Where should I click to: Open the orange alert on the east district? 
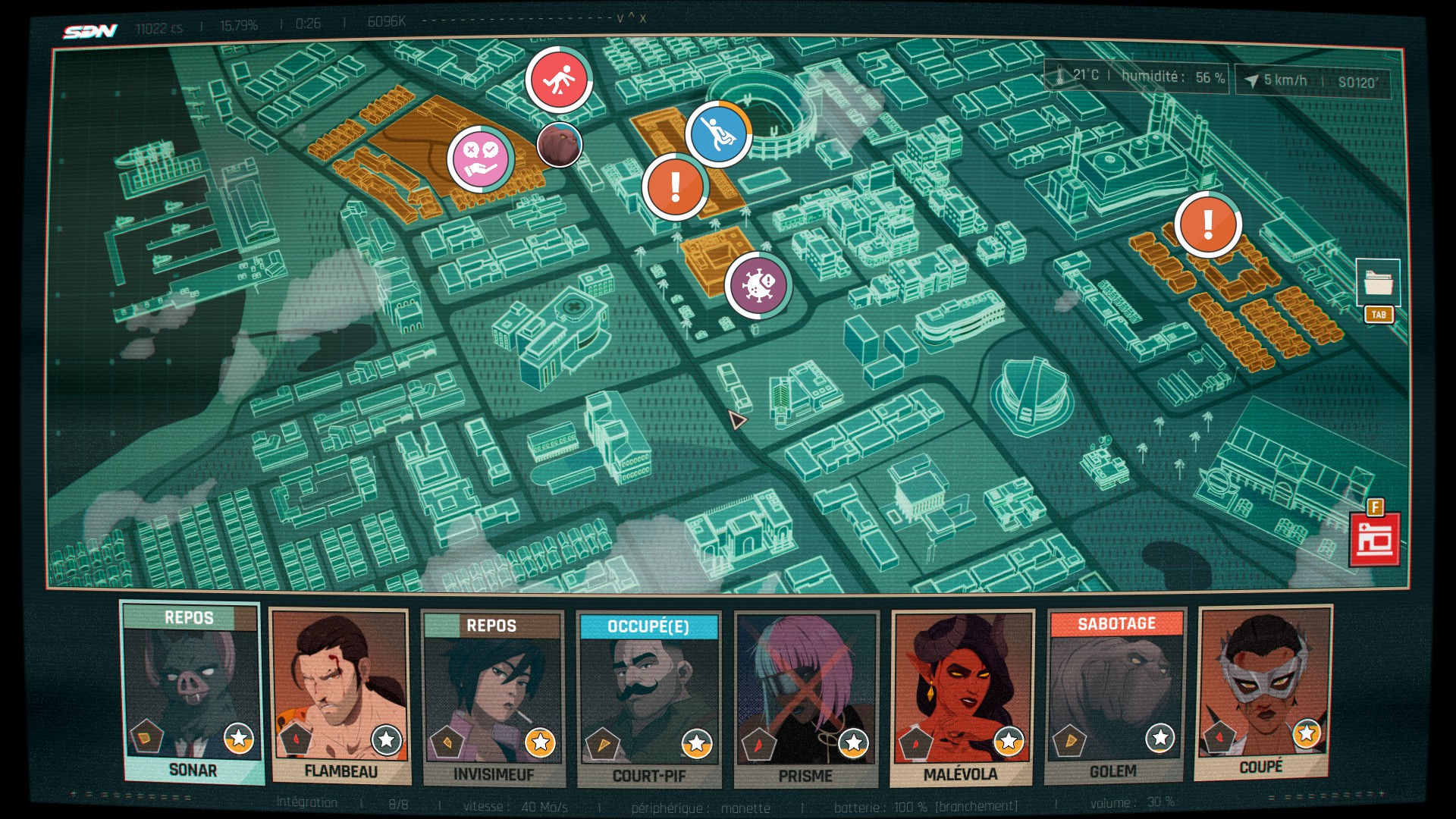1208,224
